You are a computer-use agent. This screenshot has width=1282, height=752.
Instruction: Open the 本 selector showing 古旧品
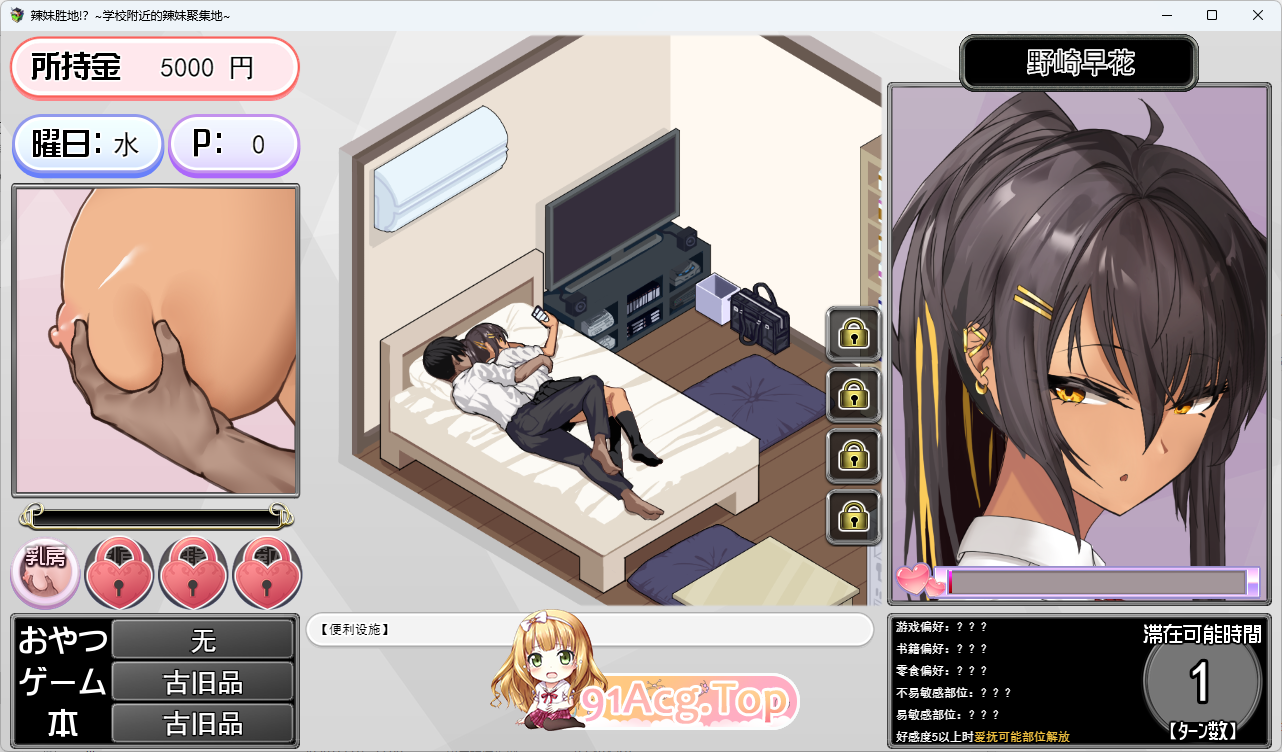point(202,722)
